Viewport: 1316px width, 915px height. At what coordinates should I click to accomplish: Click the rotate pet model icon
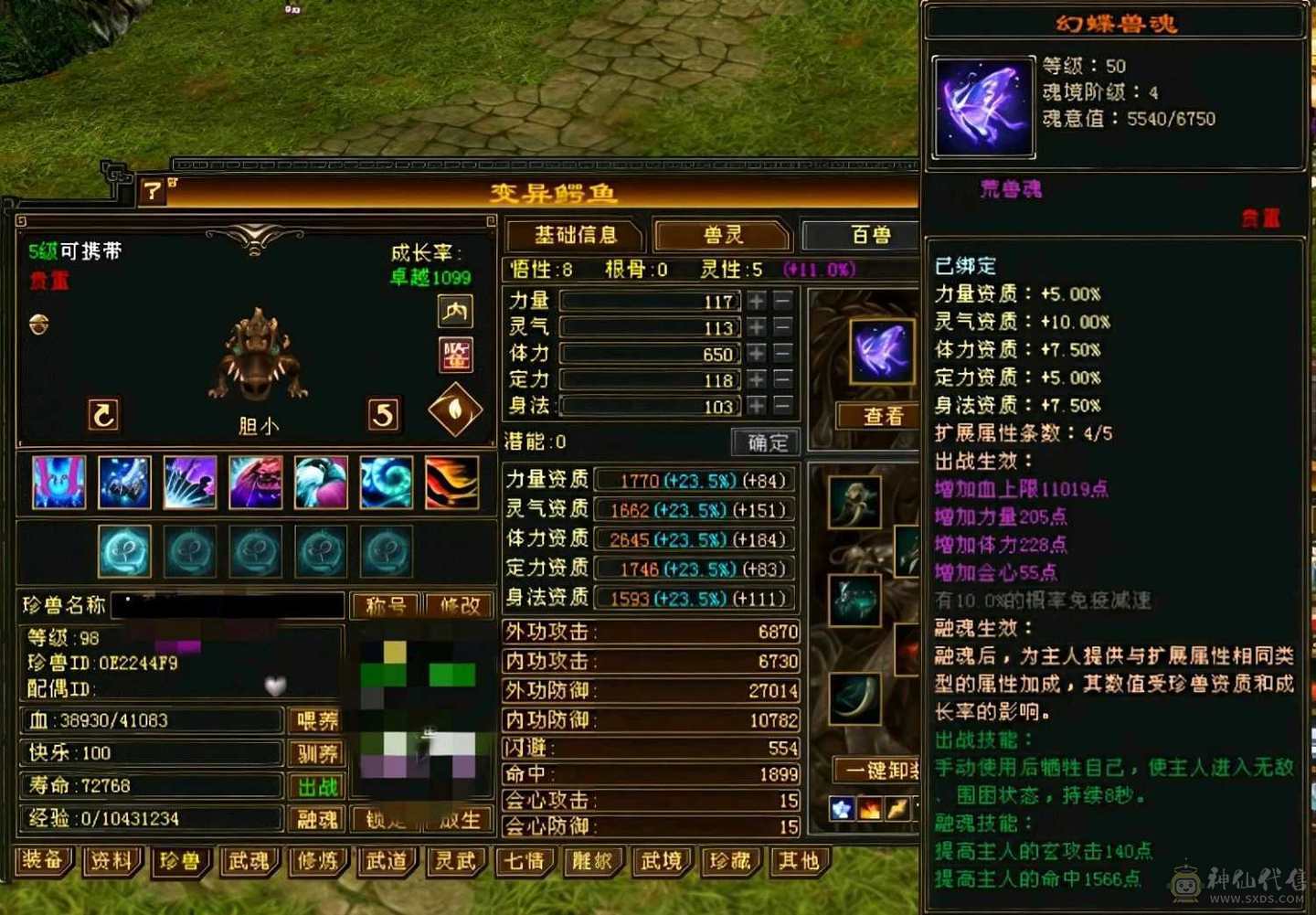(102, 415)
